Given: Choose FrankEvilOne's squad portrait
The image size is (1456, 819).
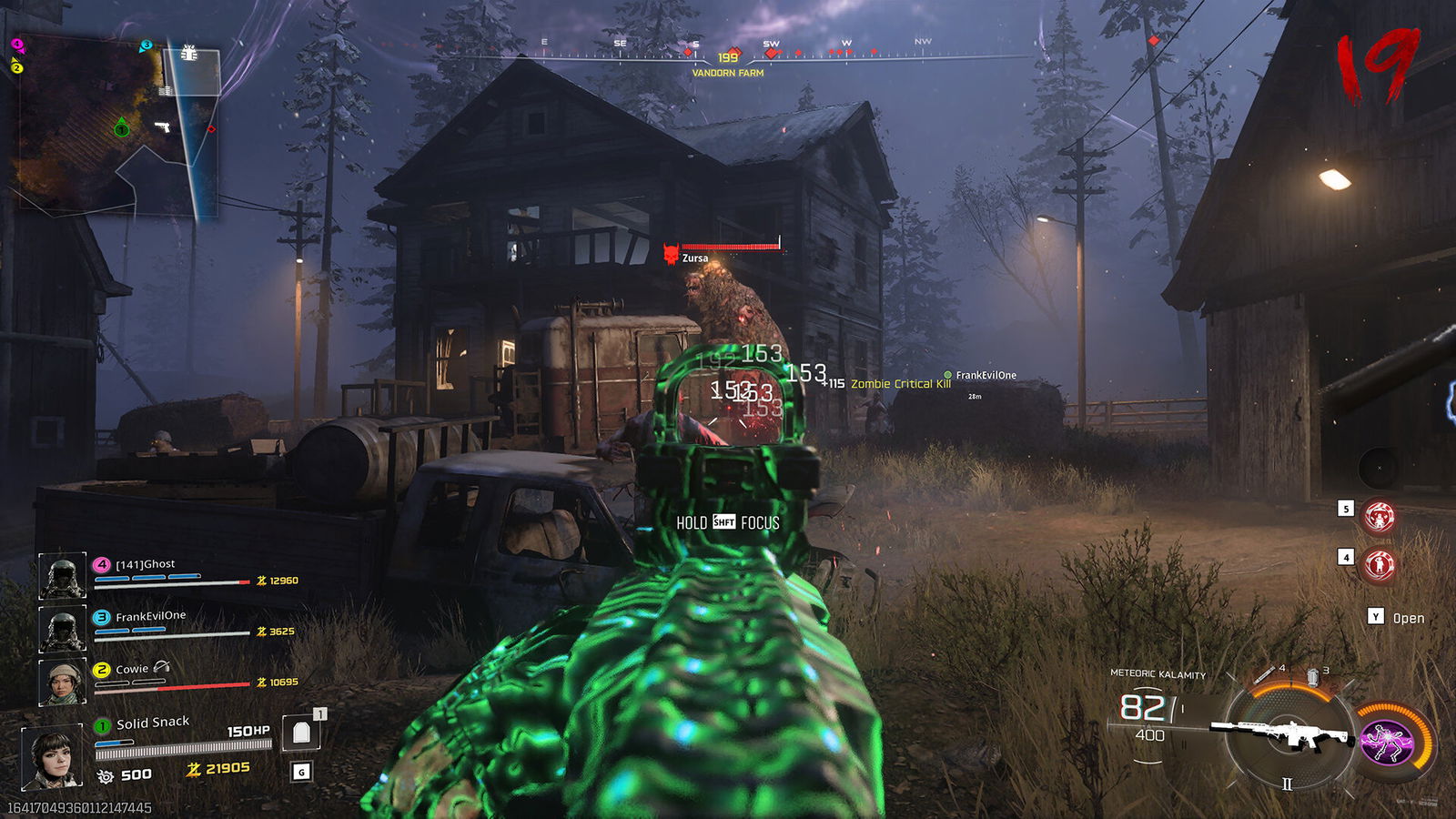Looking at the screenshot, I should tap(63, 628).
